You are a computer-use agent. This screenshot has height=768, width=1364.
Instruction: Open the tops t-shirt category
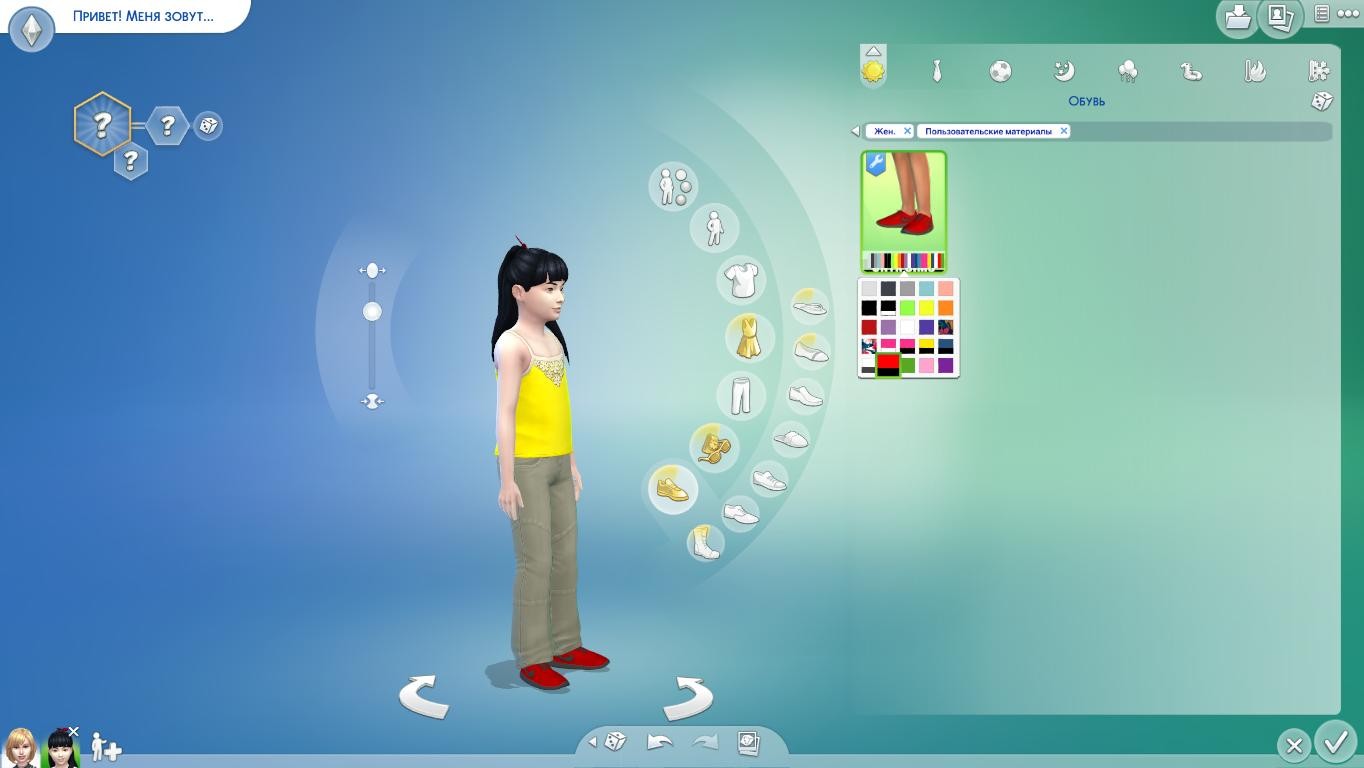[x=741, y=280]
